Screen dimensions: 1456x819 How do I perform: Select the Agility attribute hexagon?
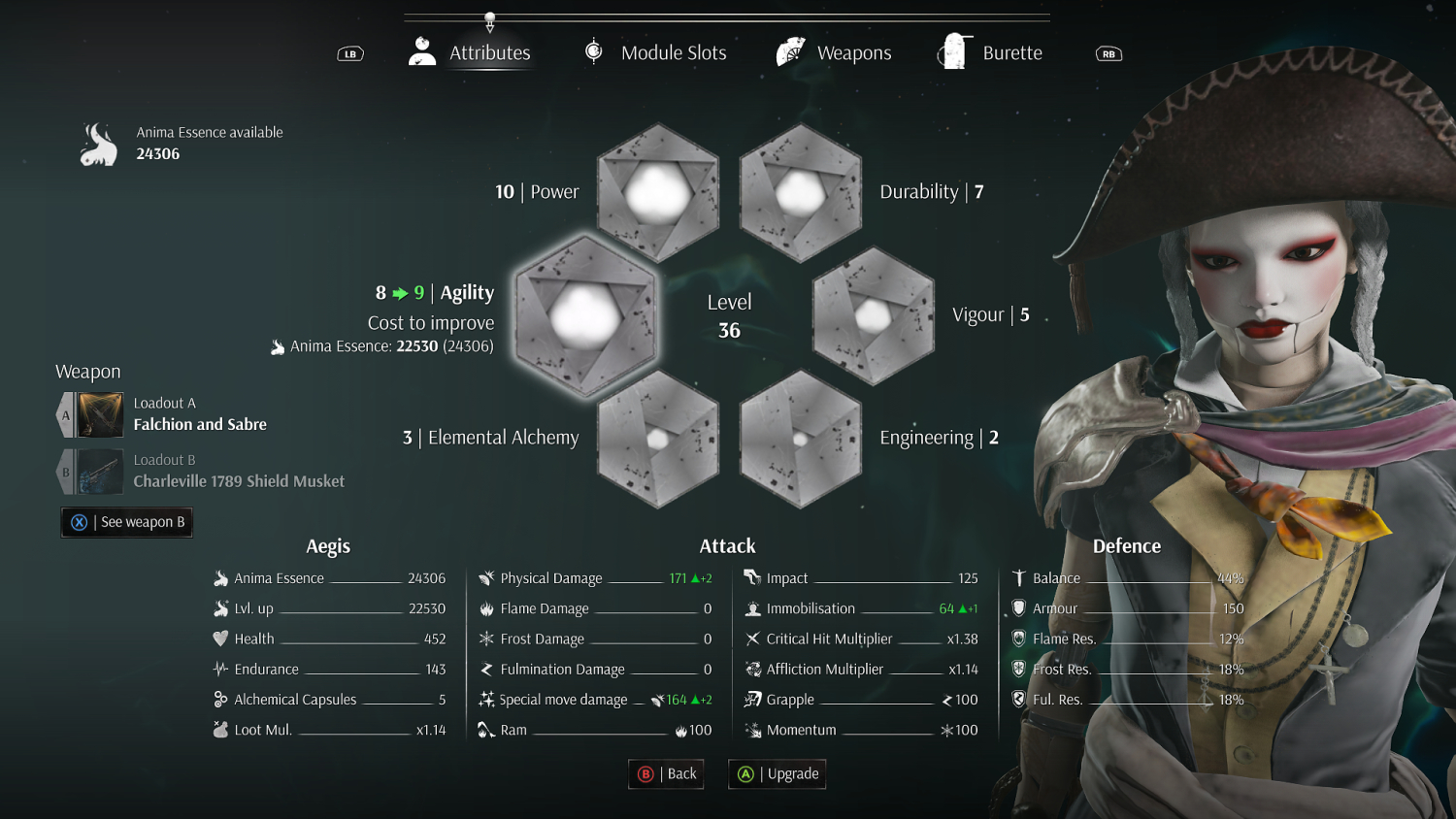point(585,315)
